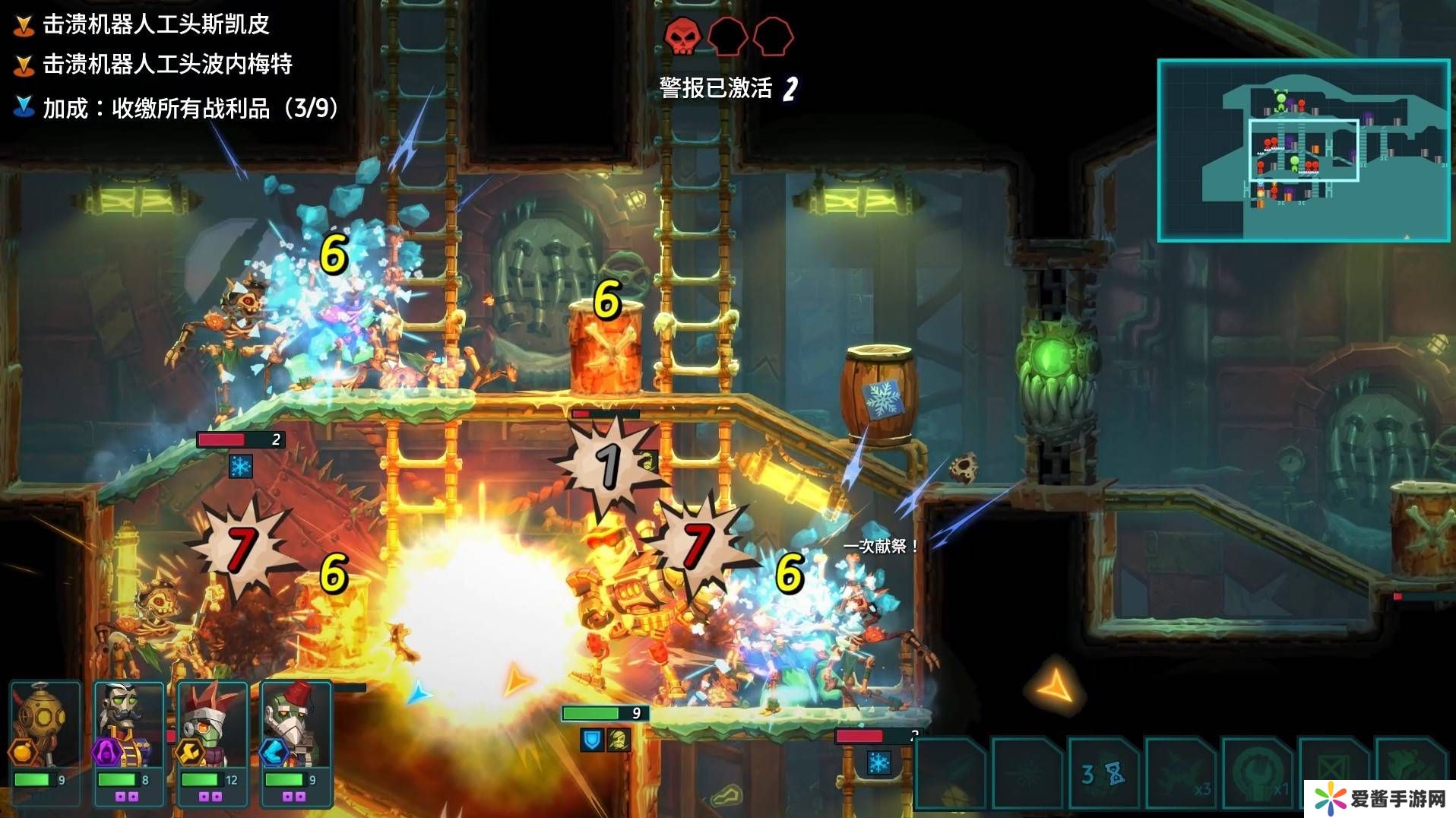Select the objective to defeat 波内梅特
The image size is (1456, 818).
pyautogui.click(x=167, y=64)
